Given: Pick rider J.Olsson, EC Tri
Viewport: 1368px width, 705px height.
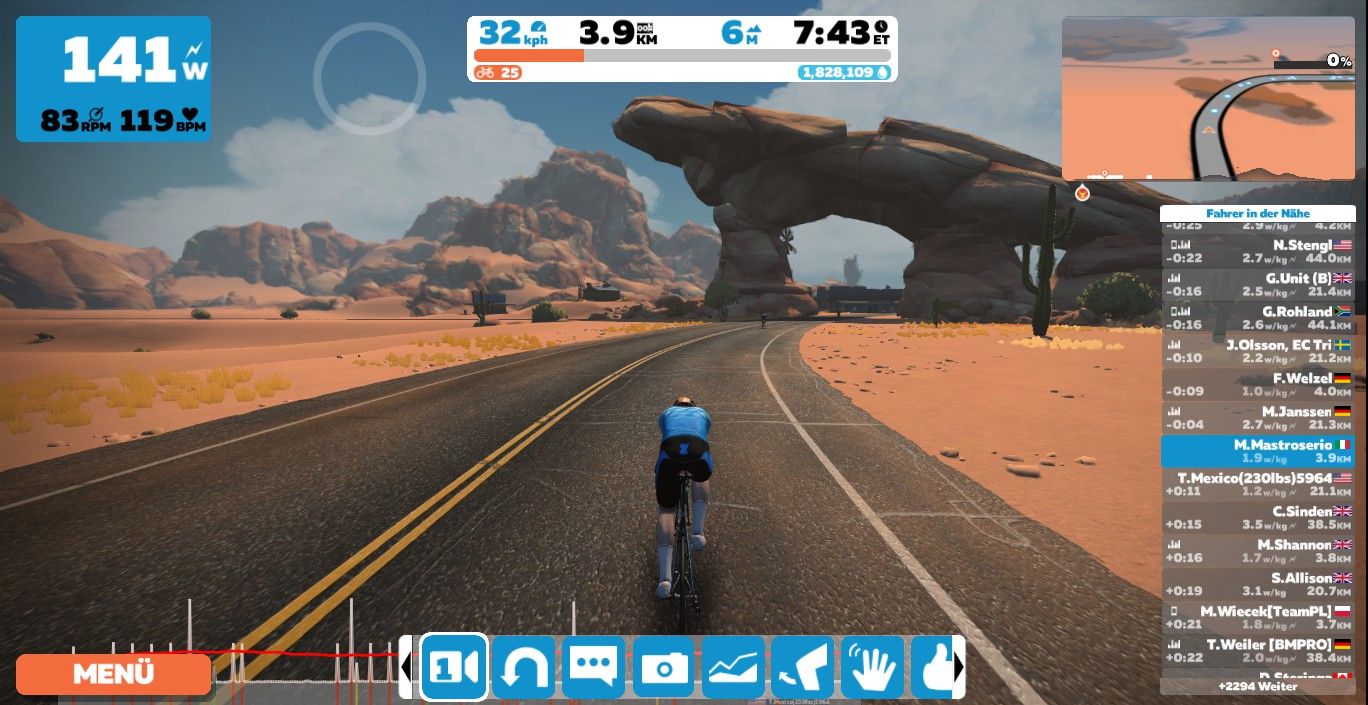Looking at the screenshot, I should pyautogui.click(x=1257, y=351).
